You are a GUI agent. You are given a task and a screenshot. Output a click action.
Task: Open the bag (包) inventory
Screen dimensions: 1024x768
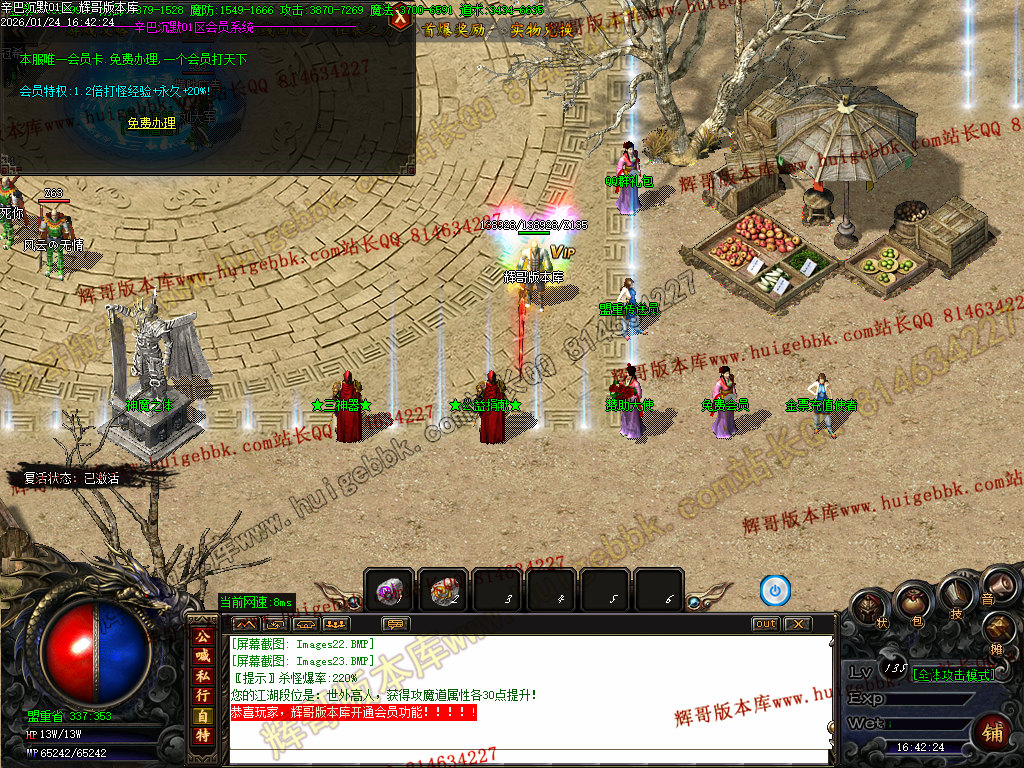[912, 602]
